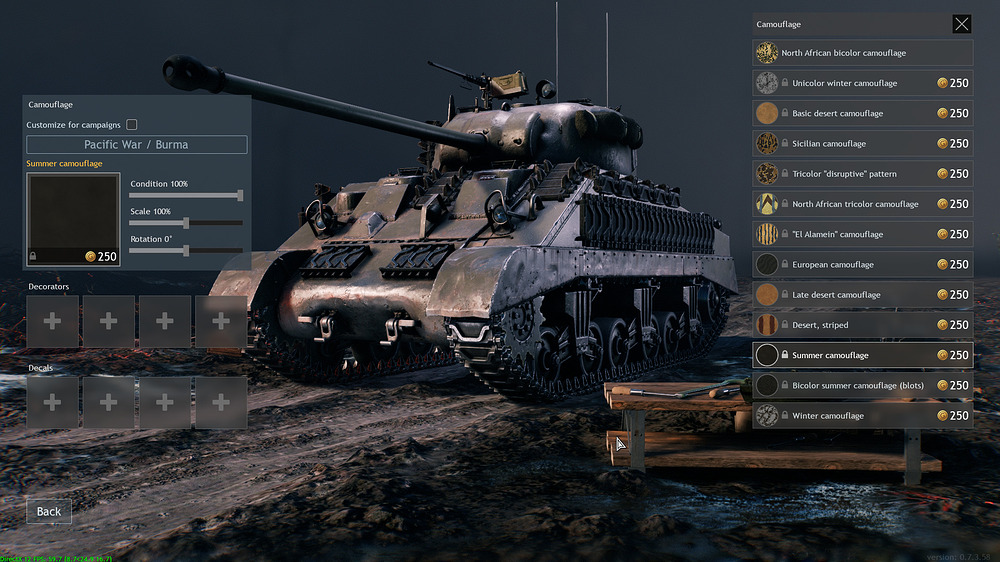1000x562 pixels.
Task: Click the Condition slider
Action: click(186, 196)
